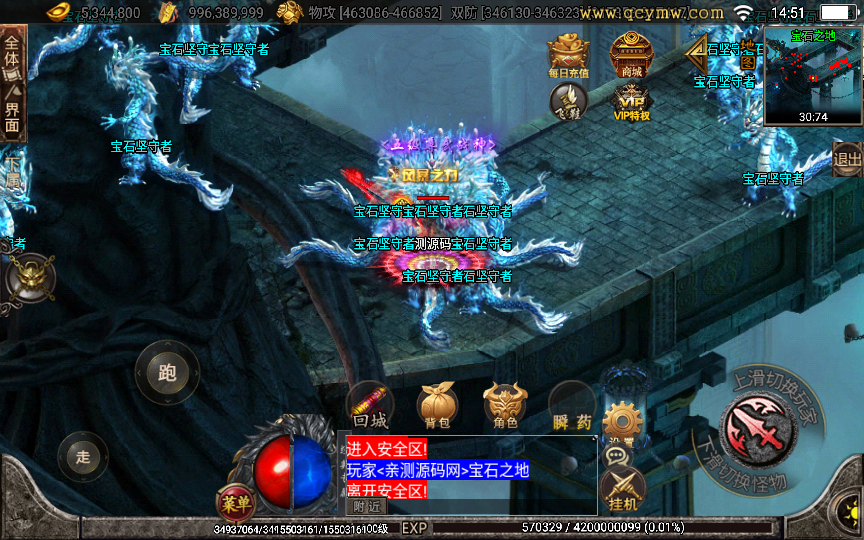Open the 角色 character sheet

click(505, 406)
